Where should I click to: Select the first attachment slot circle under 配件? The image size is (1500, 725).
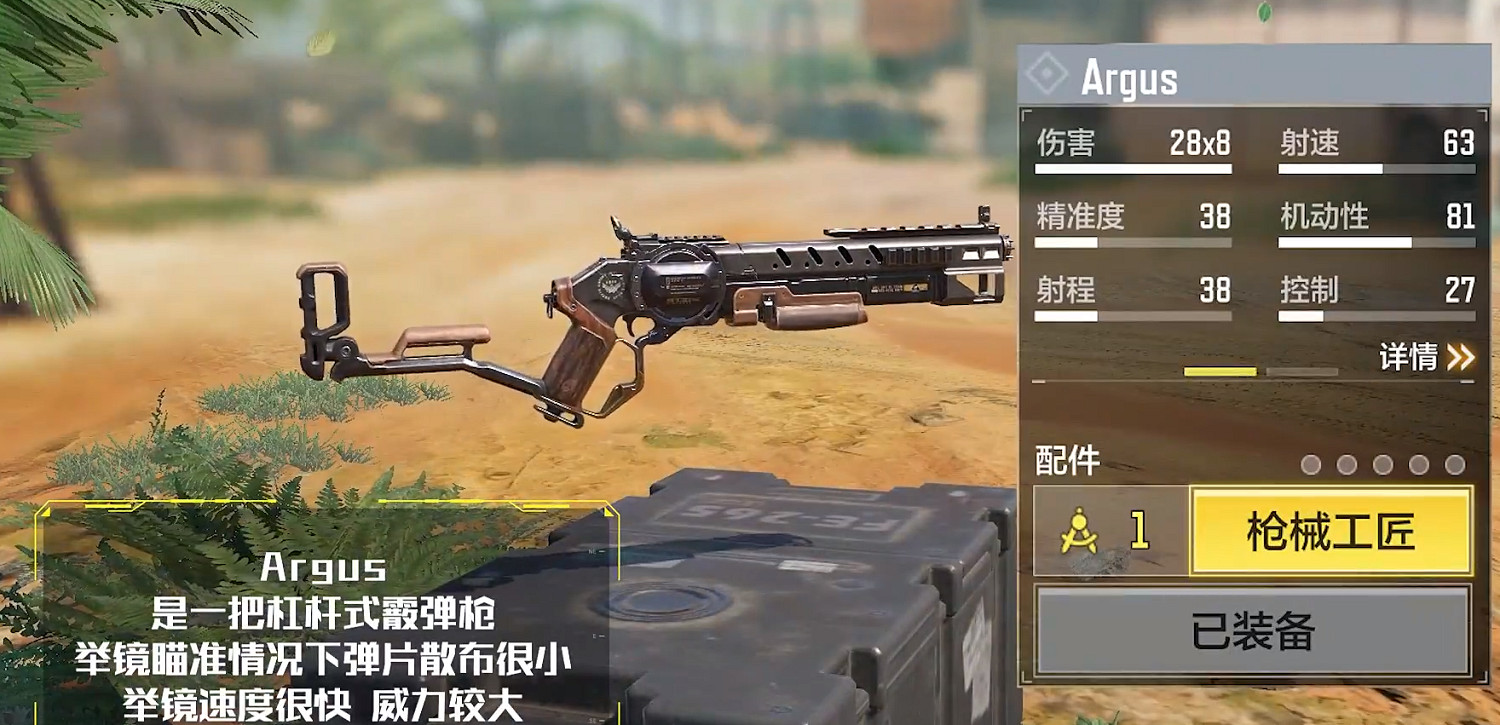click(x=1311, y=463)
